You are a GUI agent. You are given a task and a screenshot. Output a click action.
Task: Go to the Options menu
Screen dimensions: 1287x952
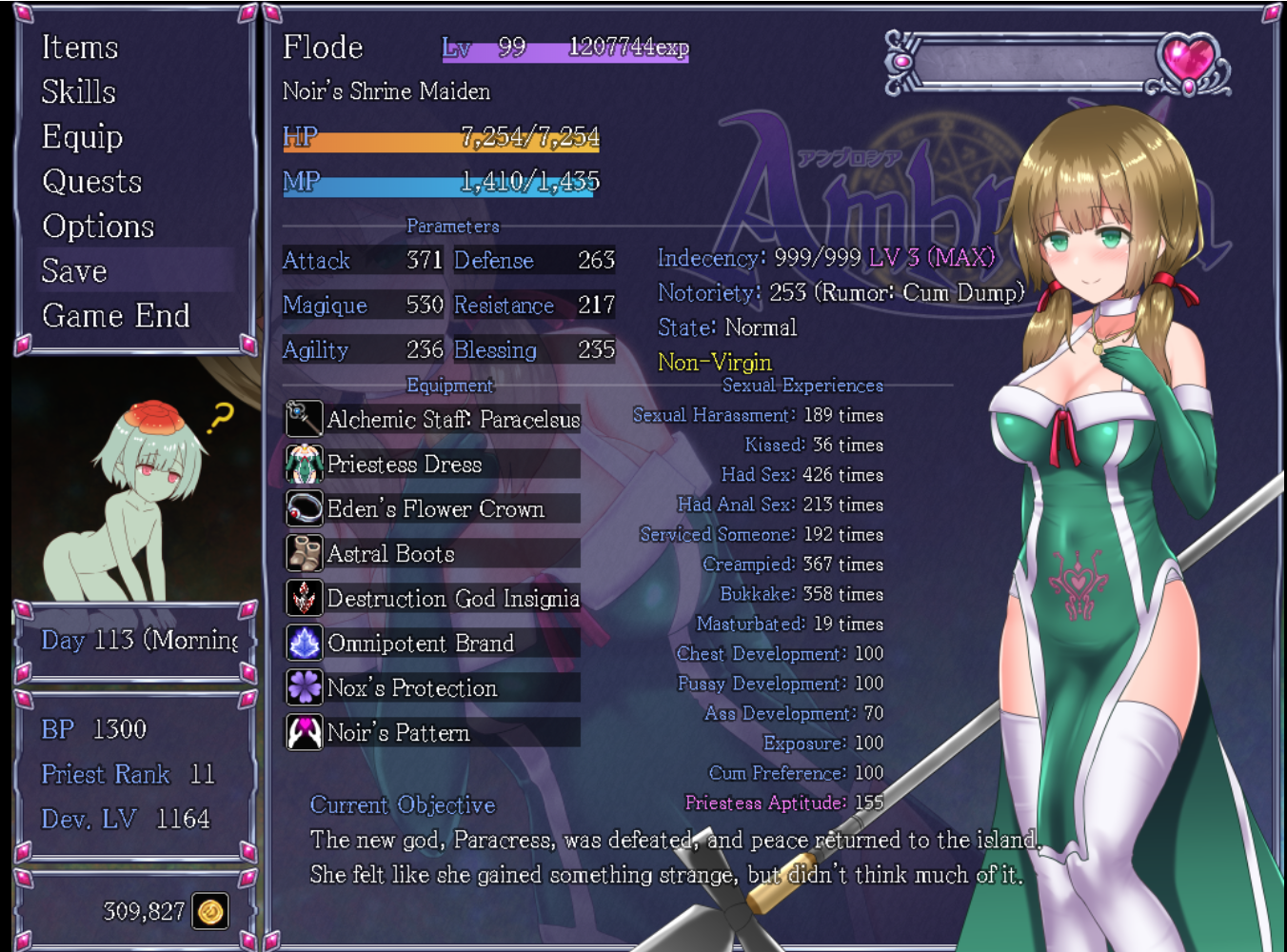98,227
